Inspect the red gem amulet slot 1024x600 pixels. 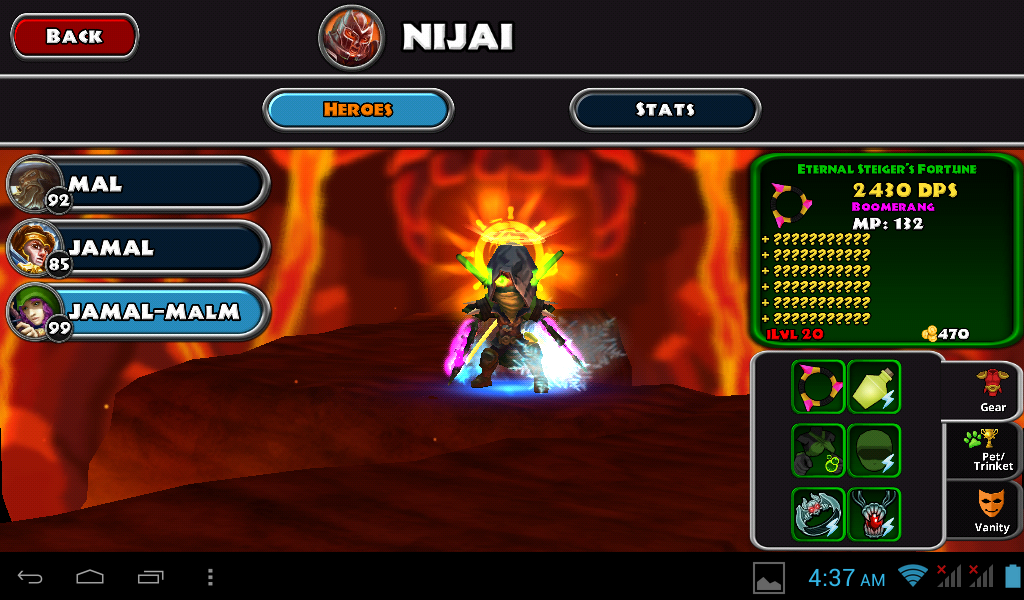pos(874,514)
